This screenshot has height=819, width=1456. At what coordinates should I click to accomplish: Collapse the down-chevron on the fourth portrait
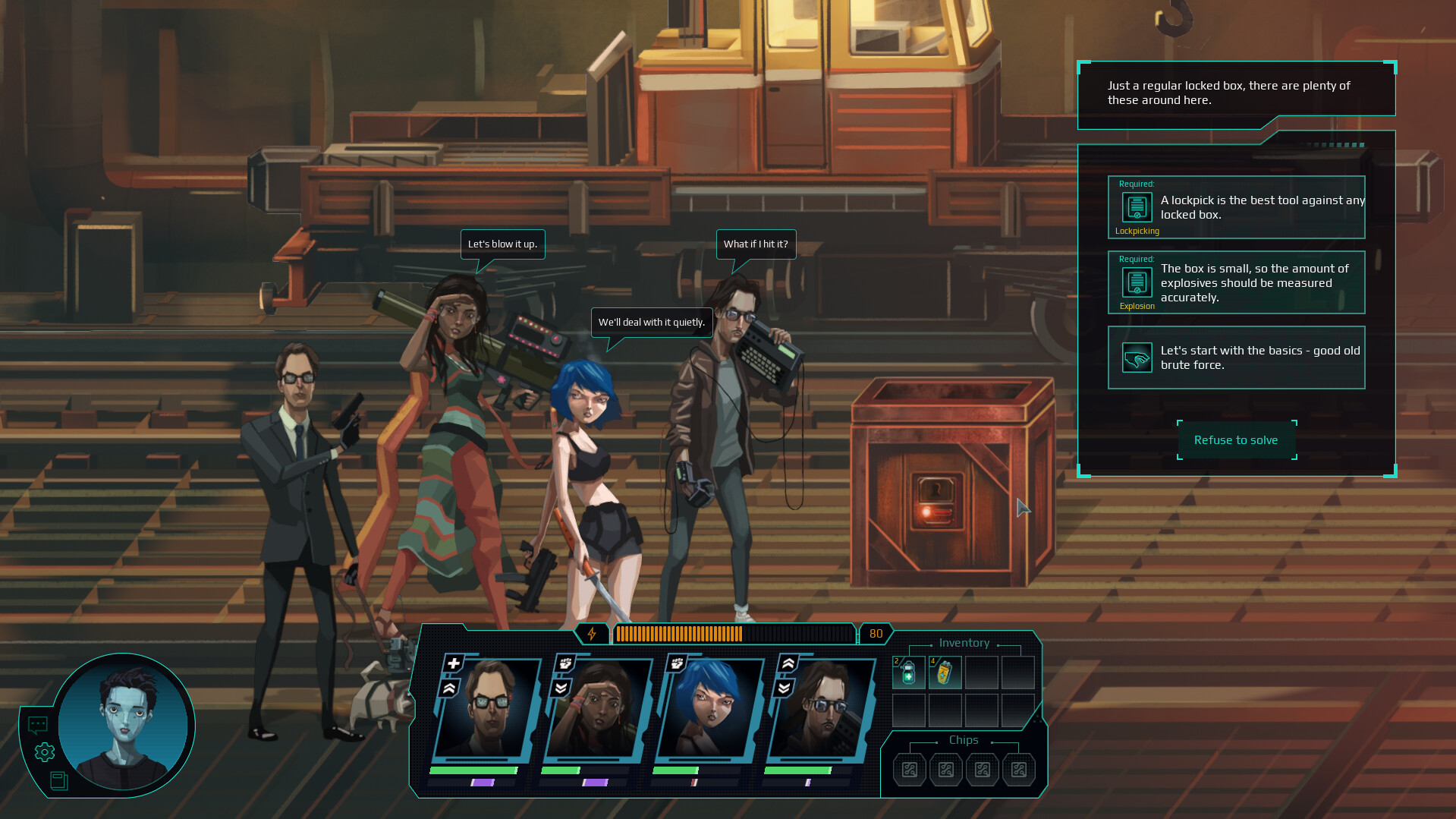[785, 687]
